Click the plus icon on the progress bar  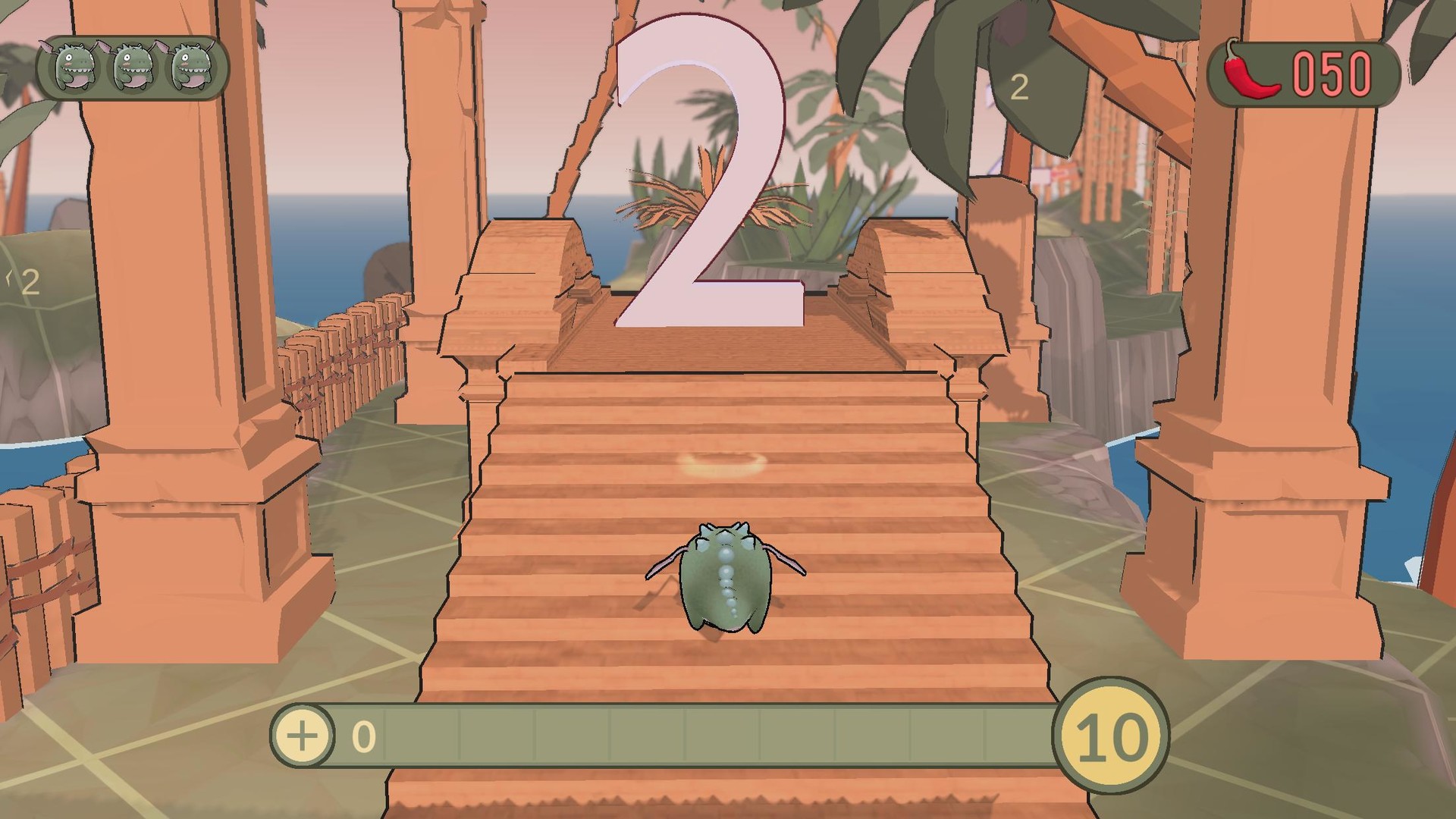303,736
